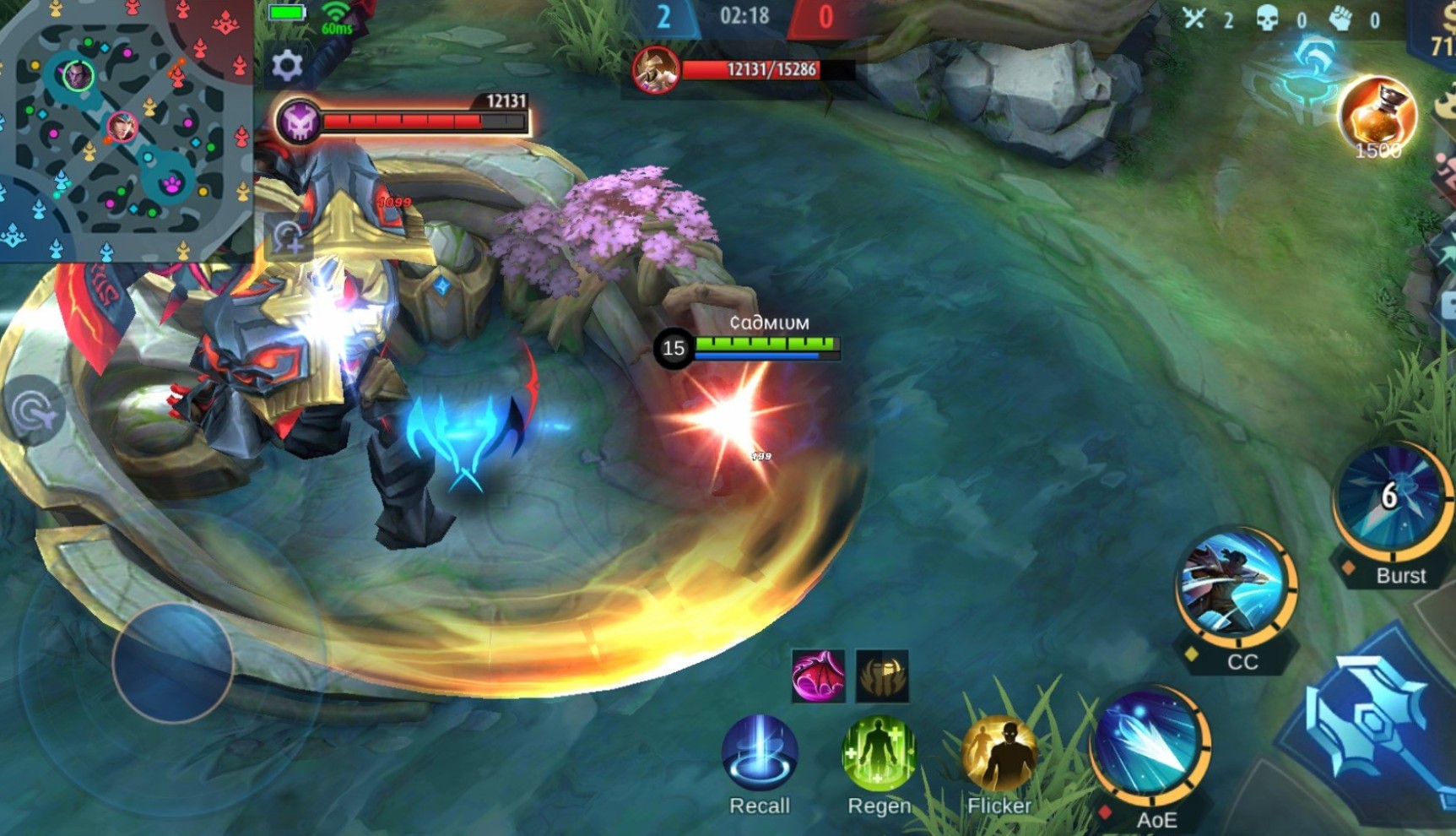
Task: Activate the Recall spell
Action: (x=760, y=753)
